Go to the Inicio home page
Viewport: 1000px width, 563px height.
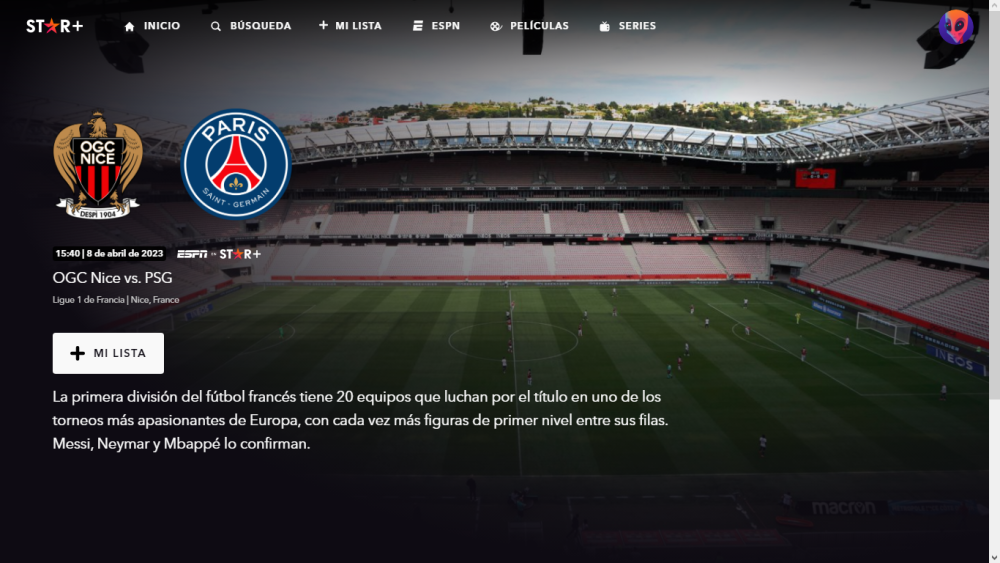[x=152, y=26]
